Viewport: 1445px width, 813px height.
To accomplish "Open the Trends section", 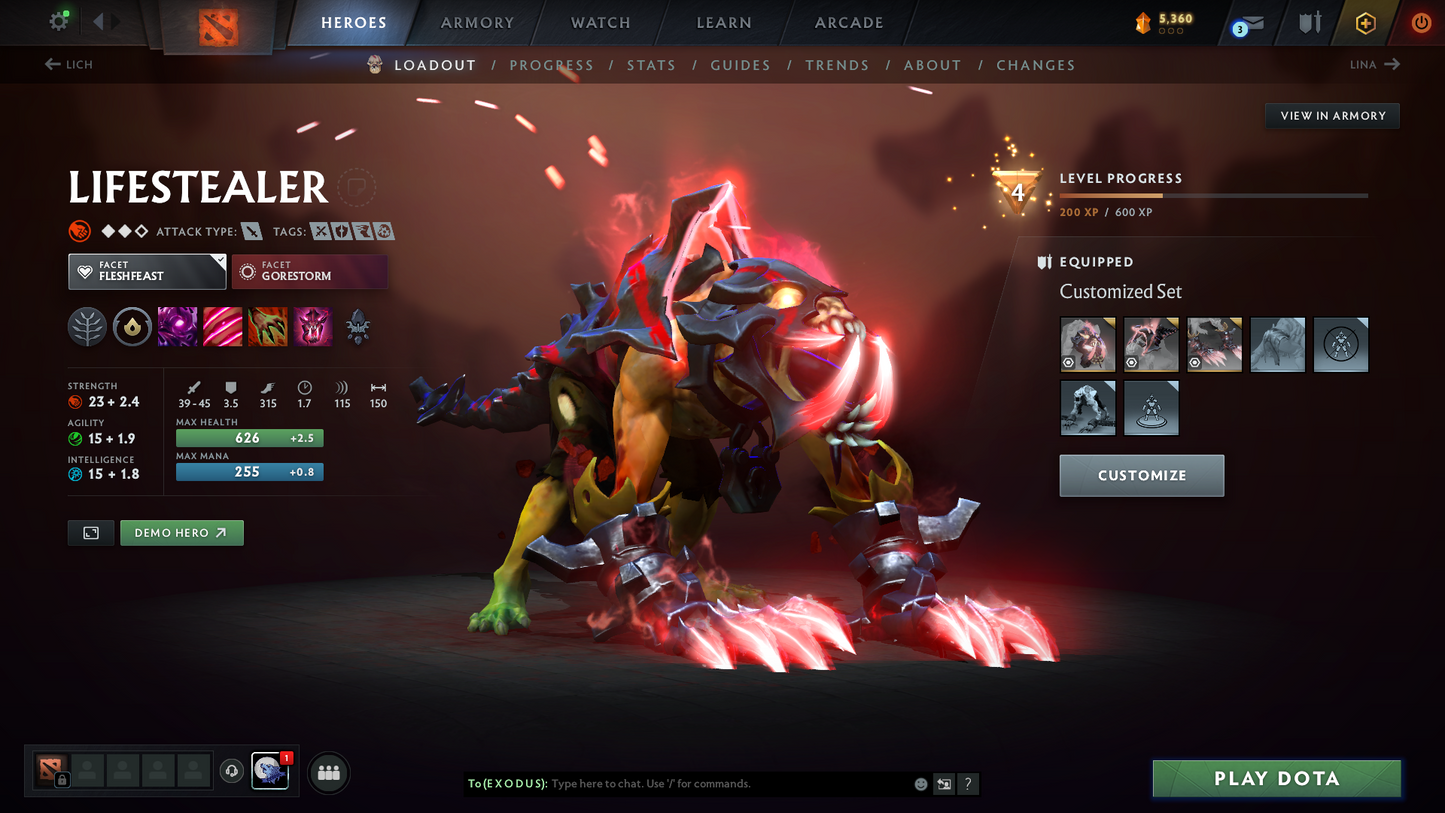I will point(837,65).
